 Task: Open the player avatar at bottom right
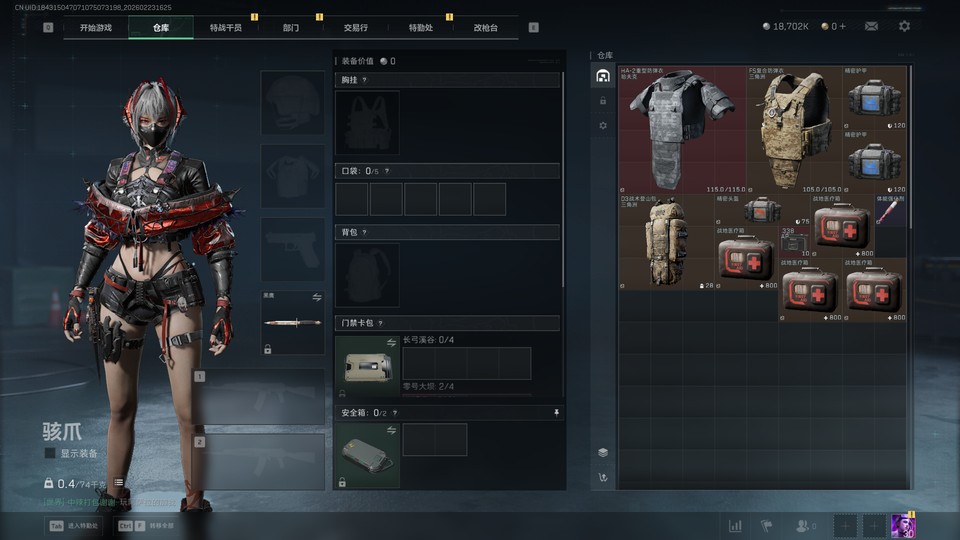903,525
